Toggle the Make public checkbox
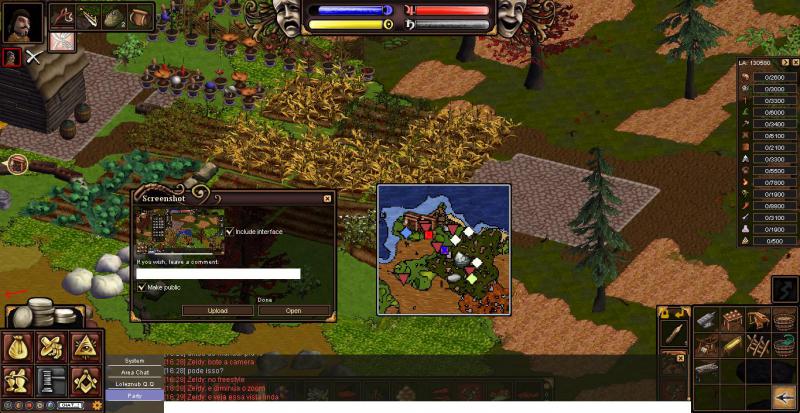Image resolution: width=800 pixels, height=413 pixels. coord(141,287)
